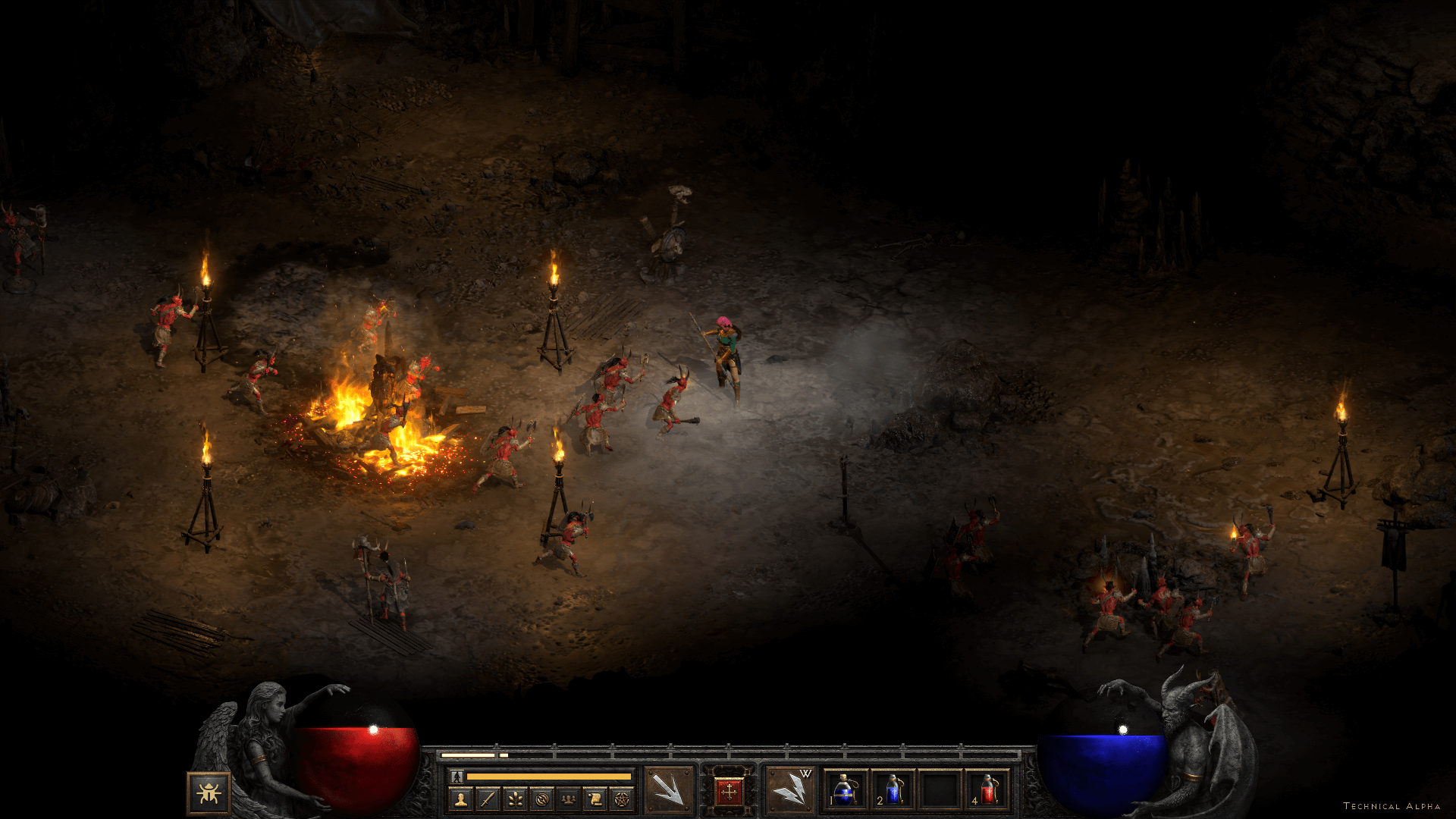
Task: Select the left-click arrow attack skill
Action: tap(669, 790)
